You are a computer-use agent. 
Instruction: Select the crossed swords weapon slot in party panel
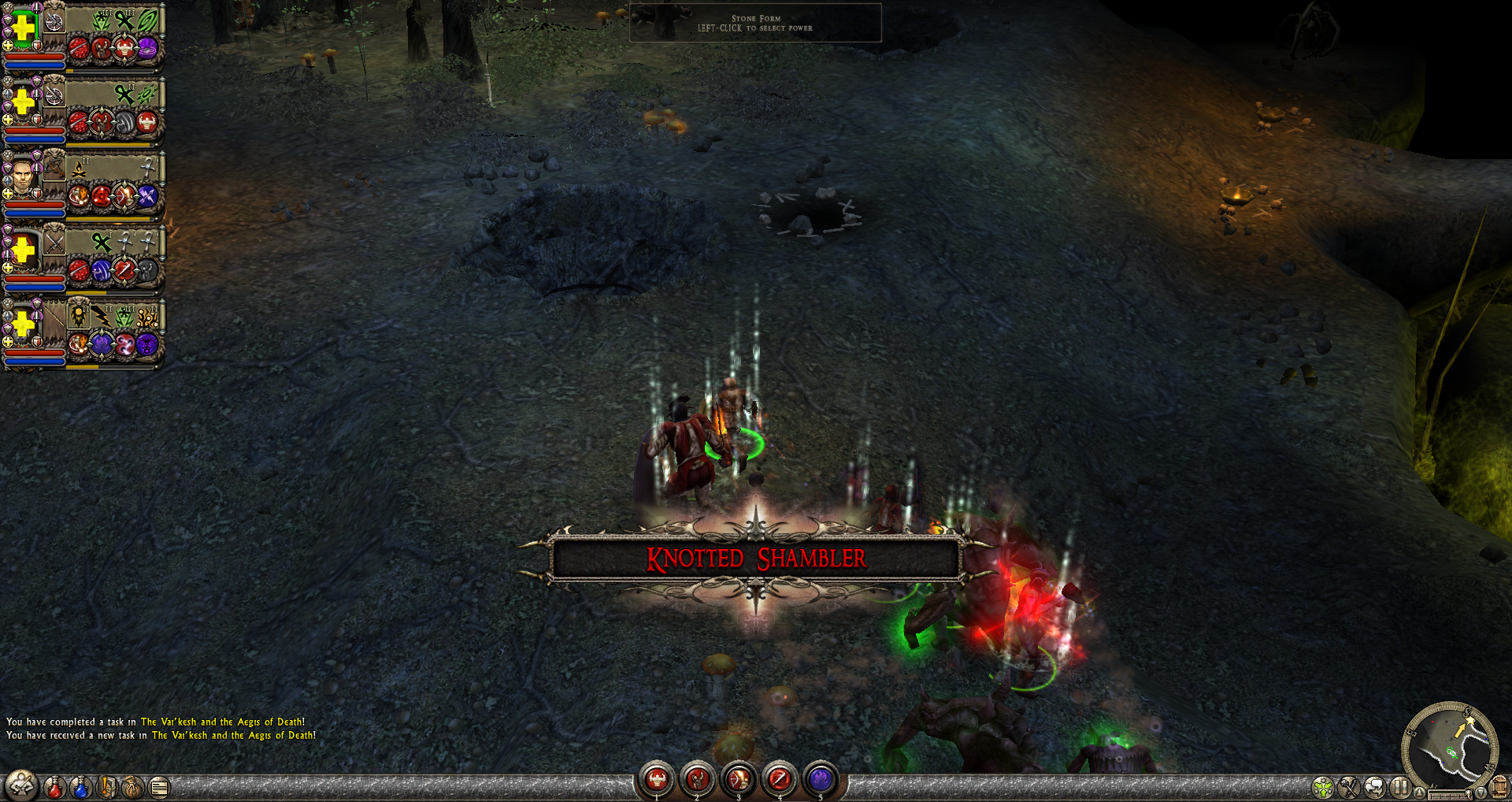(54, 243)
